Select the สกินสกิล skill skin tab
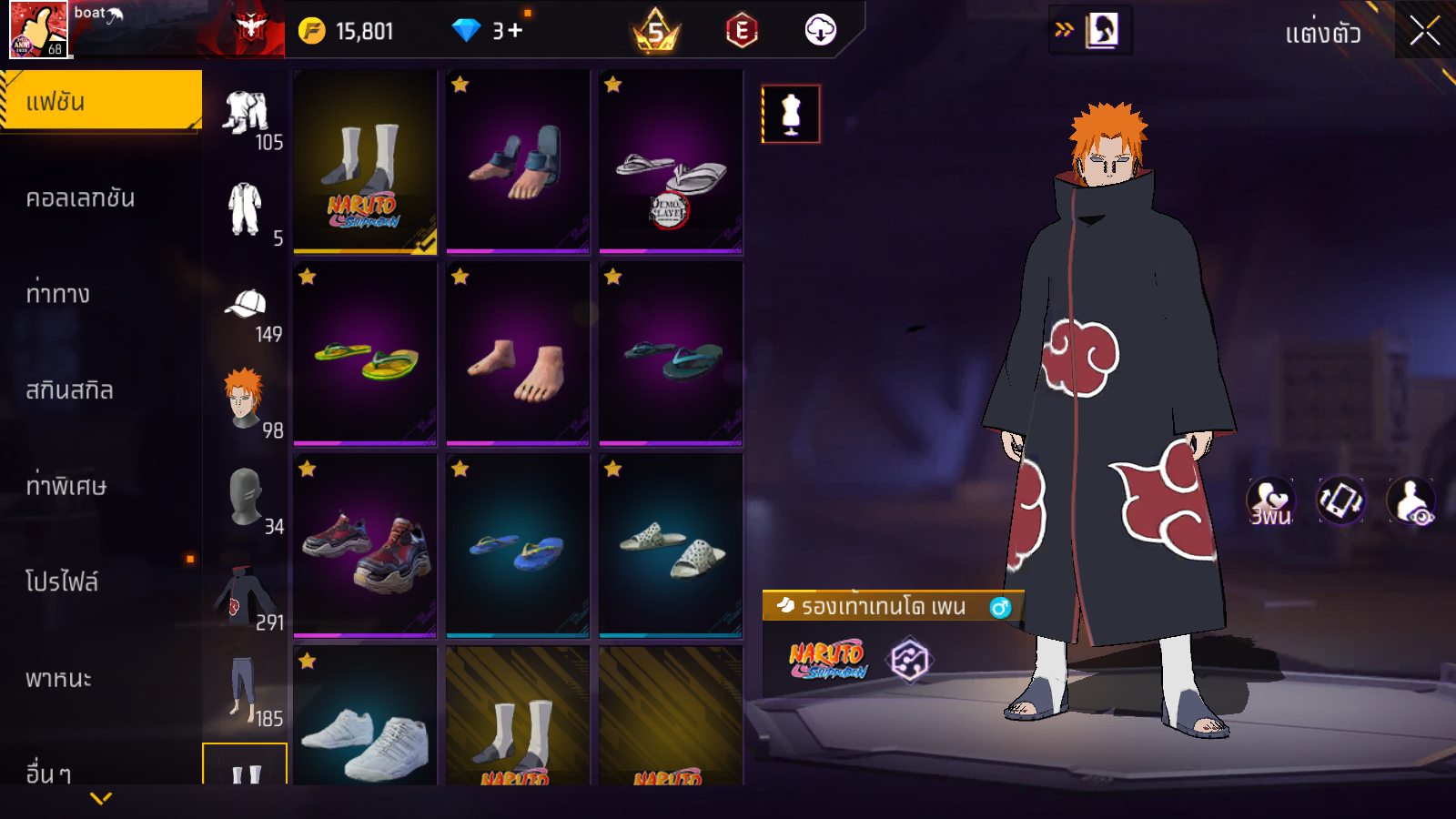Screen dimensions: 1456x819 point(70,390)
